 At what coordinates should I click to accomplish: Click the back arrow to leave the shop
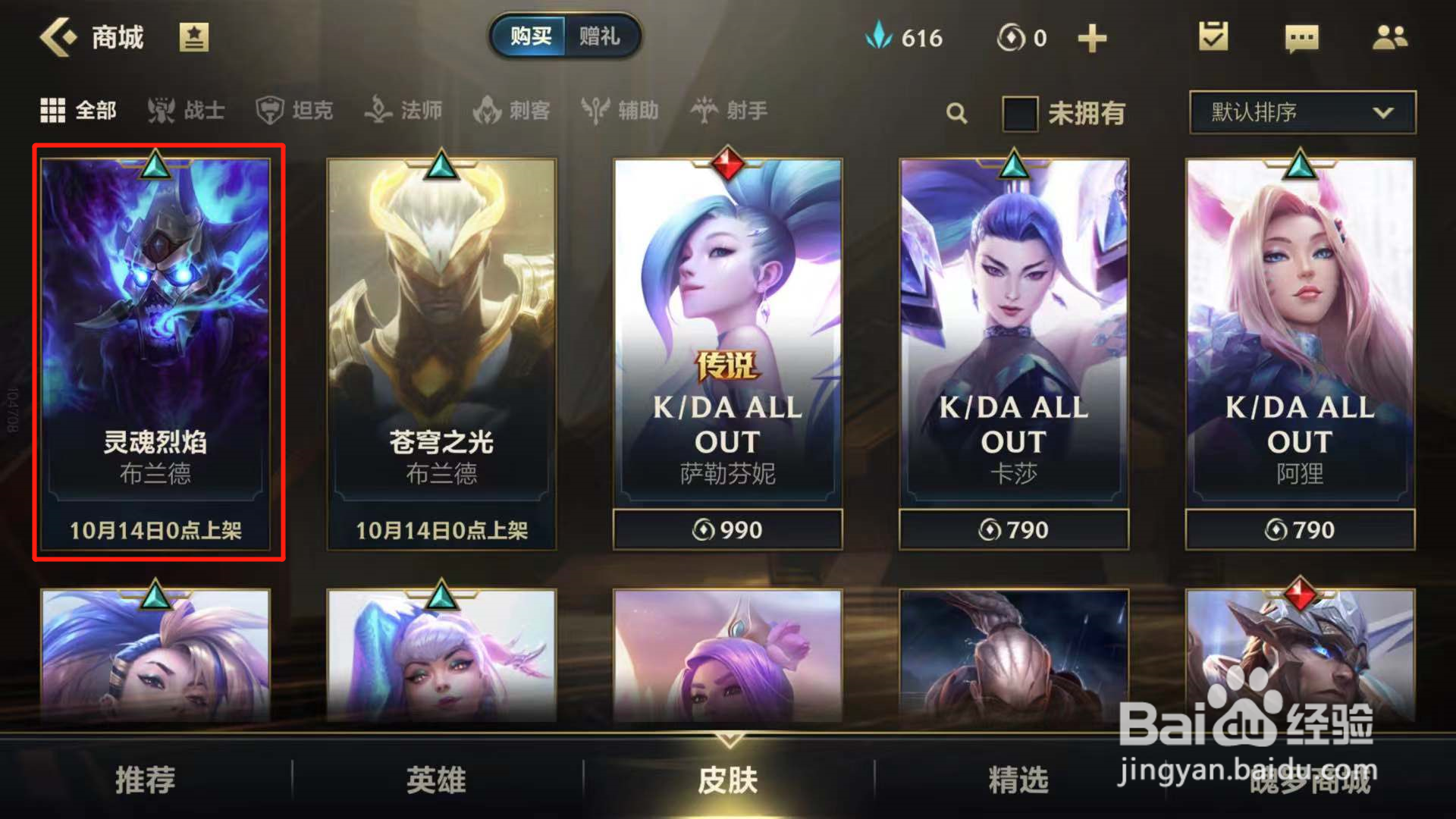pos(58,36)
